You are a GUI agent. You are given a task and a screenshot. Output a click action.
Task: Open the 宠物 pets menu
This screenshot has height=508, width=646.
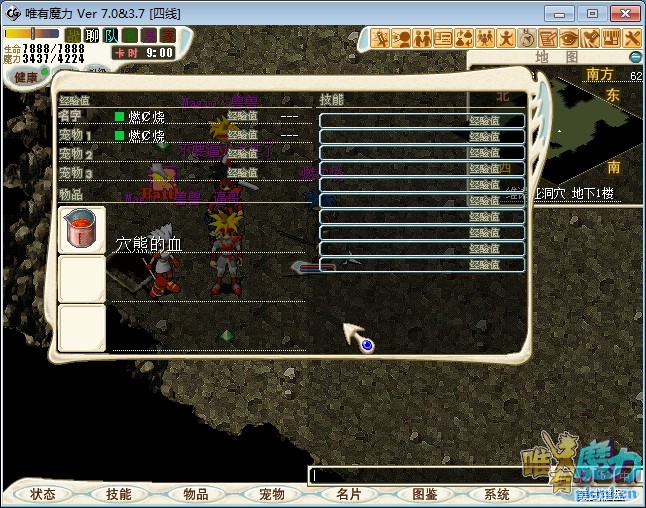(271, 494)
